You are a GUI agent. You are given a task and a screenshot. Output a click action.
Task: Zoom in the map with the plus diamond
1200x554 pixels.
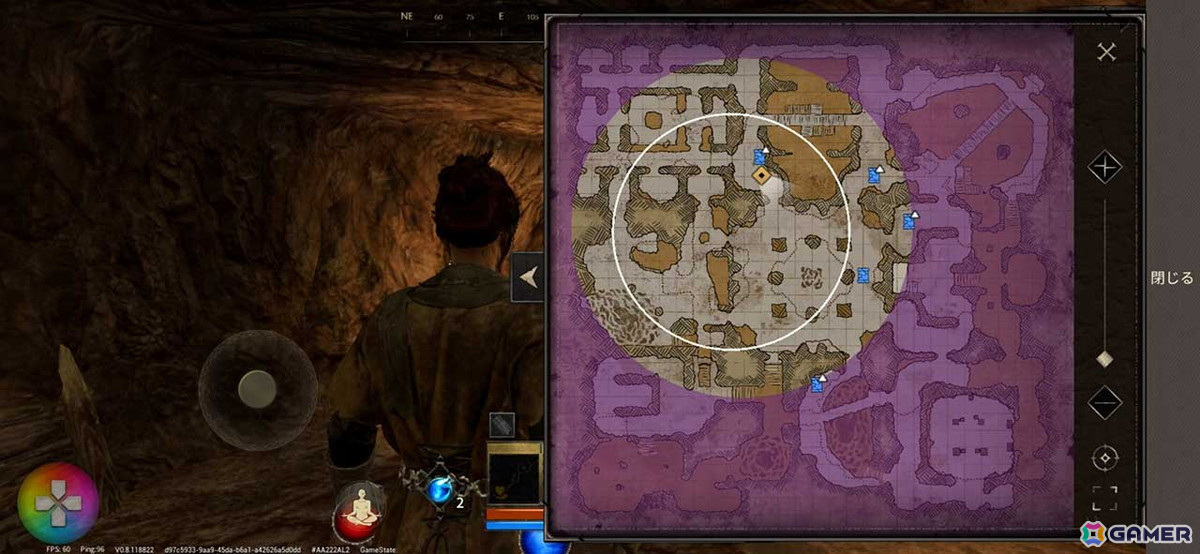(1105, 167)
